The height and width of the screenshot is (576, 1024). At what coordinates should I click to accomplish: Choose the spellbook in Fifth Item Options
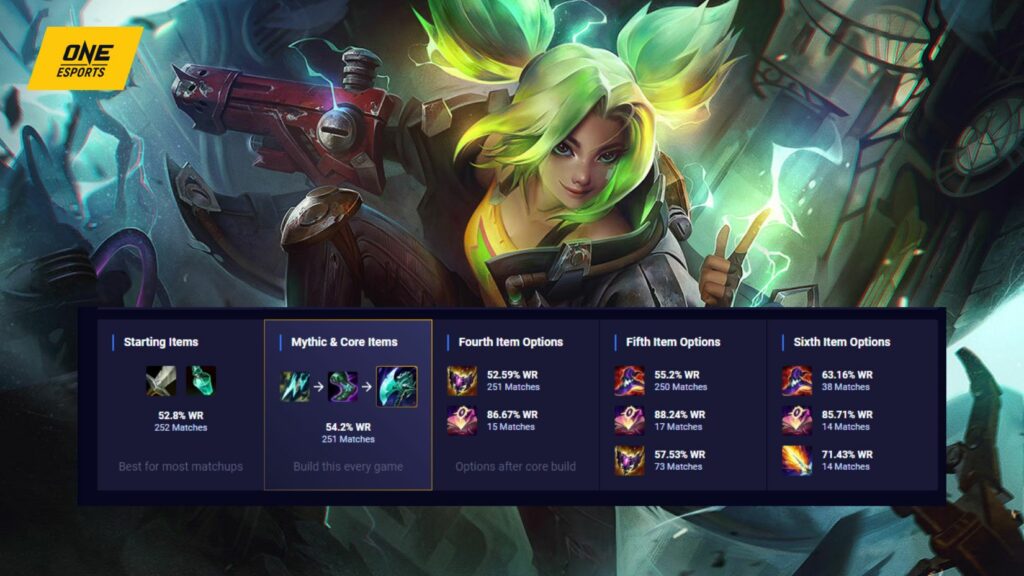click(629, 420)
